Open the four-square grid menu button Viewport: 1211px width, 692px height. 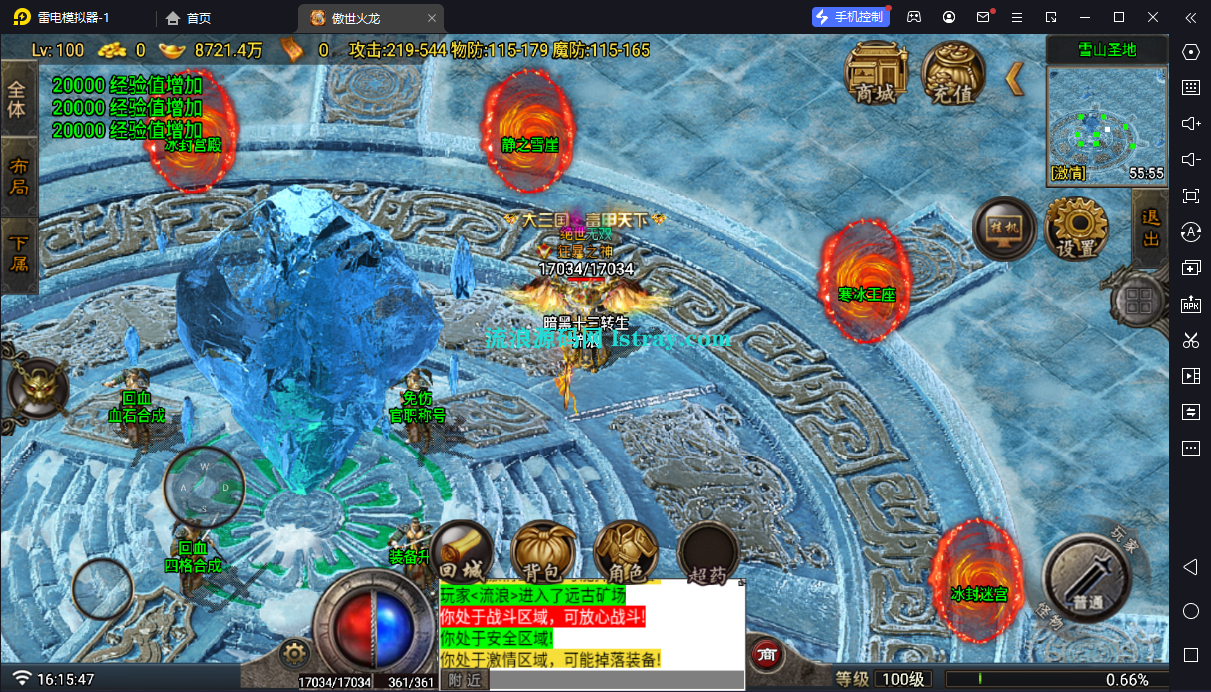tap(1138, 299)
